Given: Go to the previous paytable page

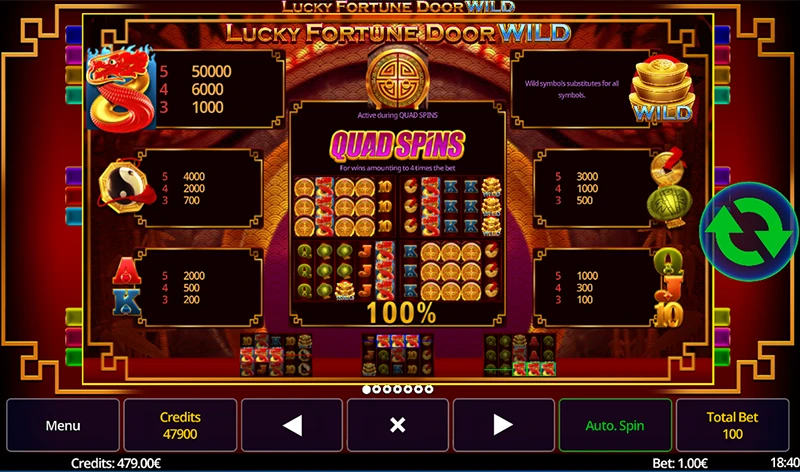Looking at the screenshot, I should pyautogui.click(x=292, y=425).
